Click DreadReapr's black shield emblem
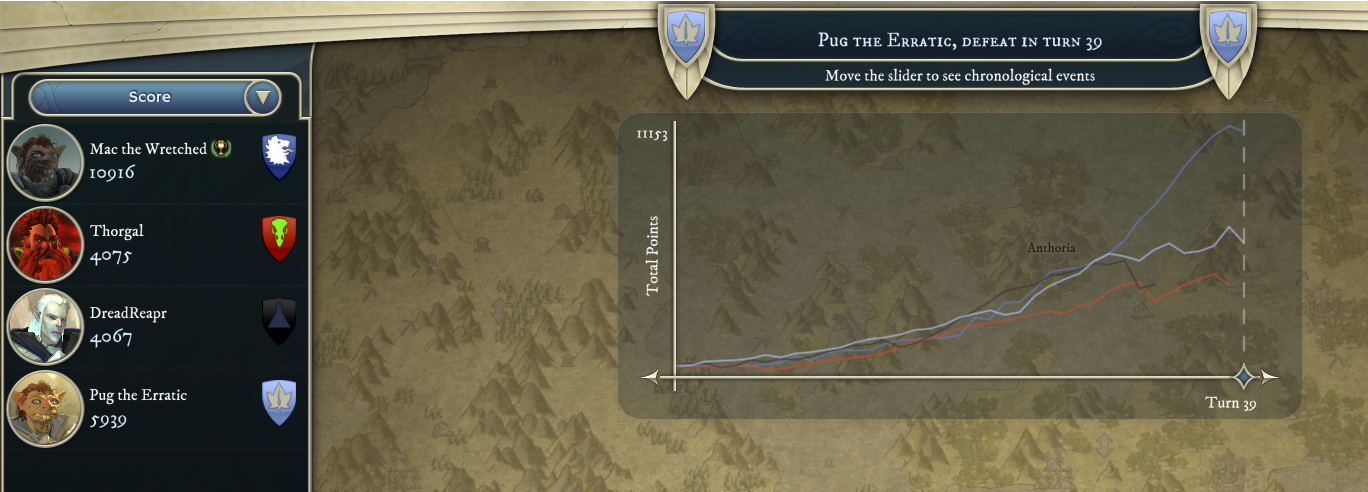The width and height of the screenshot is (1368, 492). click(279, 321)
